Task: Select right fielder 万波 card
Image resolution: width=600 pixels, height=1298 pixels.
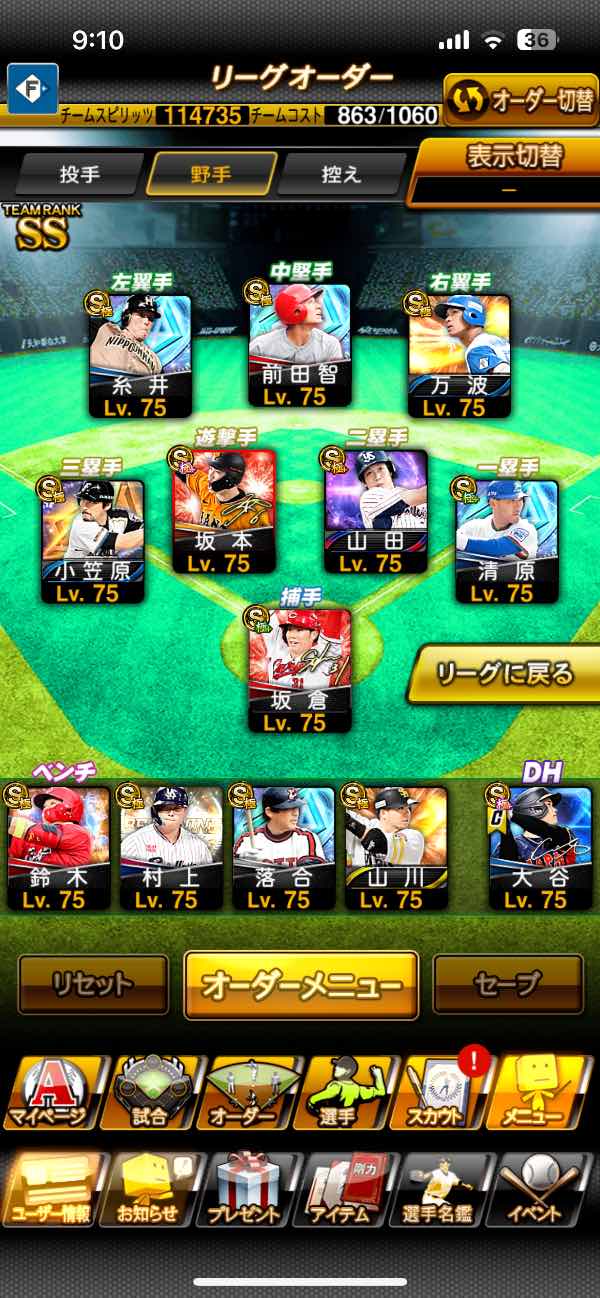Action: pyautogui.click(x=459, y=355)
